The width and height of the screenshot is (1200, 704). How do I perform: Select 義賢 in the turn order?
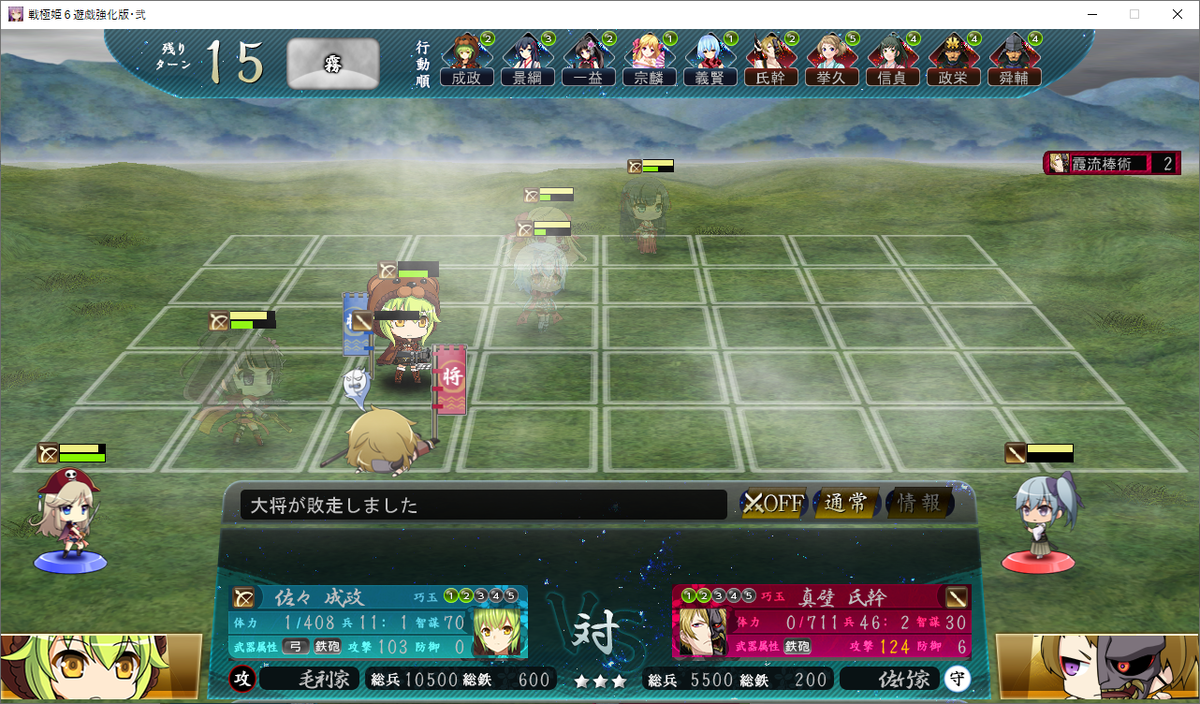[x=710, y=61]
